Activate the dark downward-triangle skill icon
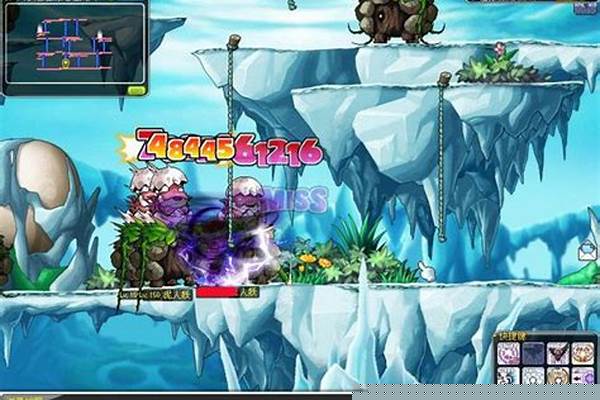600x400 pixels. pos(558,353)
